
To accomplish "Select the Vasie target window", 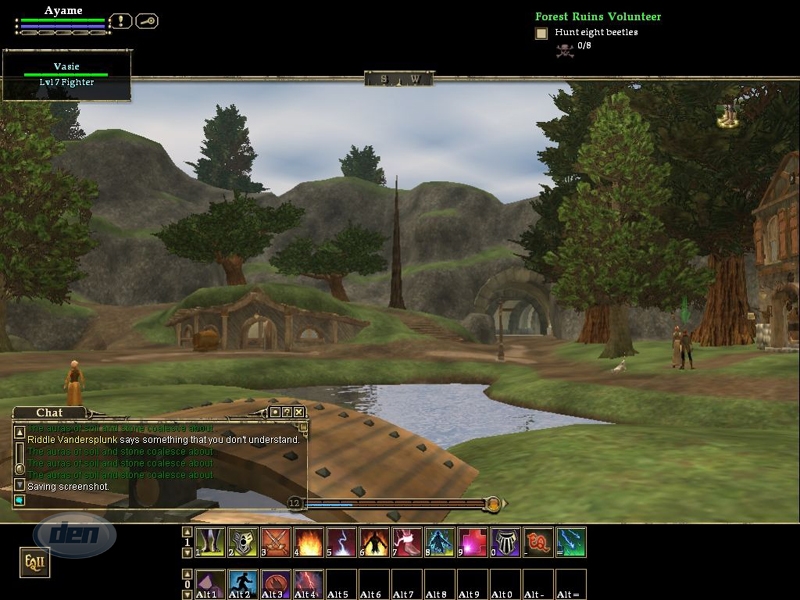I will coord(66,75).
